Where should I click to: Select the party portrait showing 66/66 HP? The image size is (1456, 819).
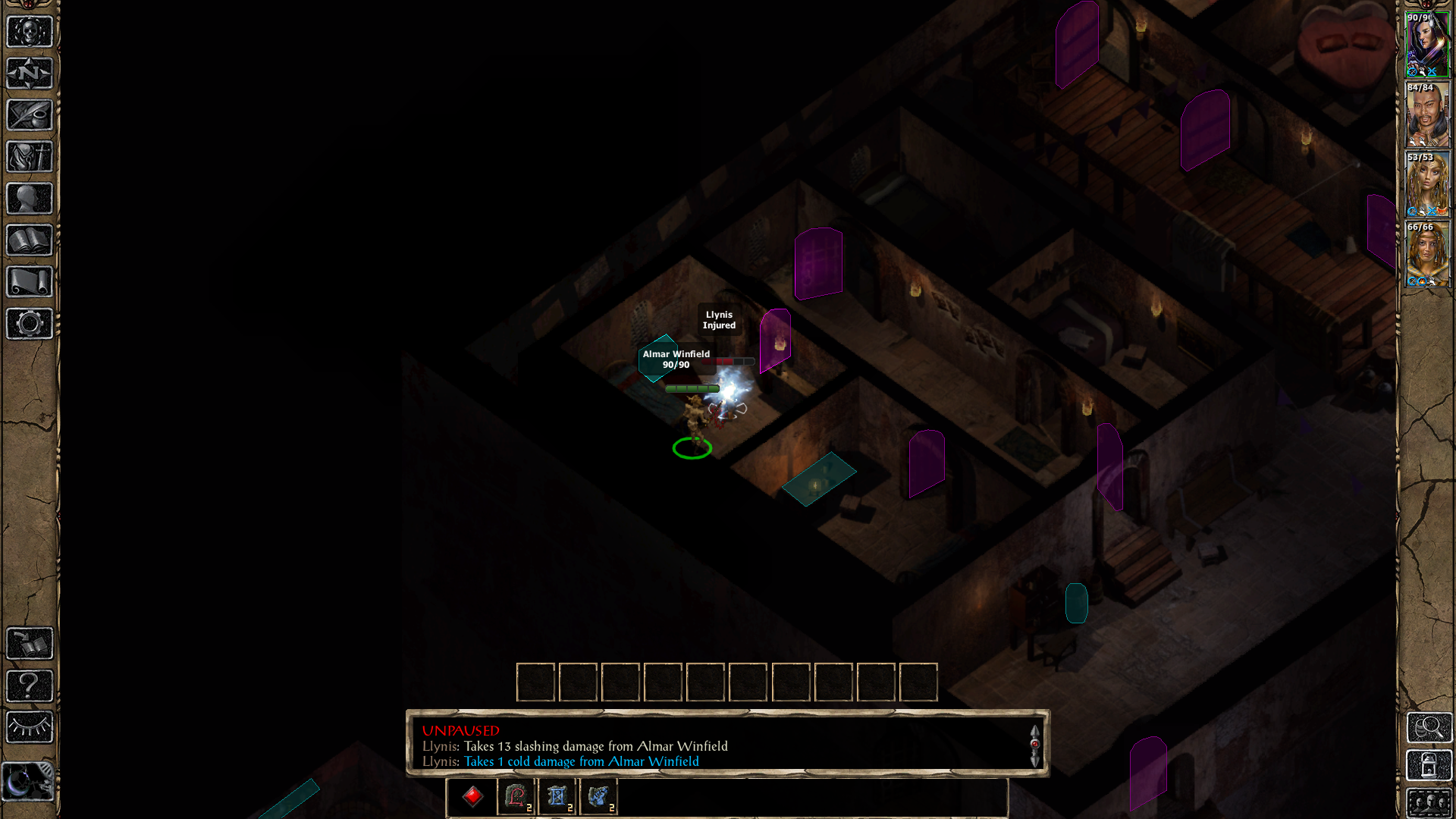click(x=1427, y=254)
